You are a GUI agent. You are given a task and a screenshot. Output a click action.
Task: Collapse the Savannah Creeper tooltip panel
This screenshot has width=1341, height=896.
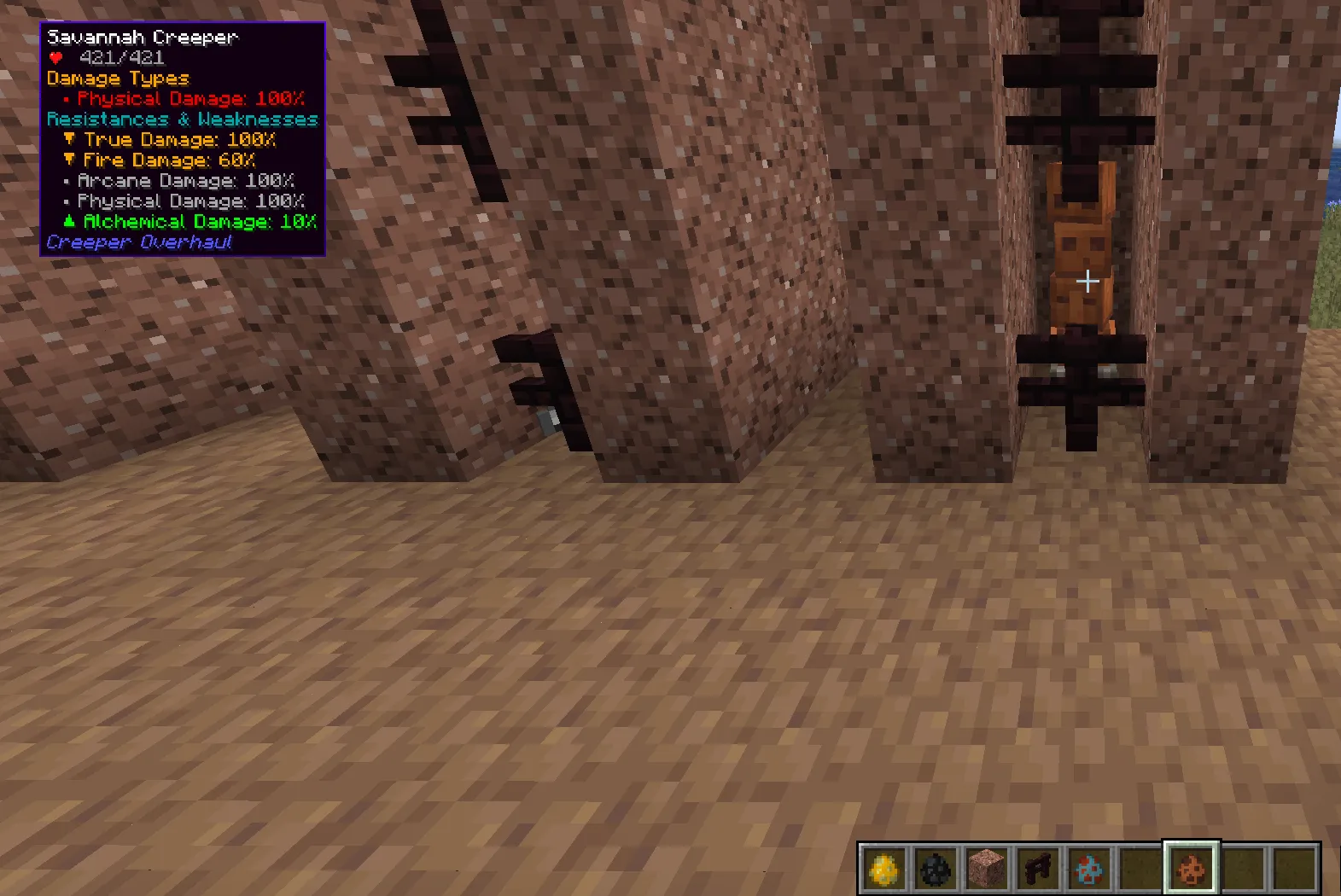tap(143, 37)
